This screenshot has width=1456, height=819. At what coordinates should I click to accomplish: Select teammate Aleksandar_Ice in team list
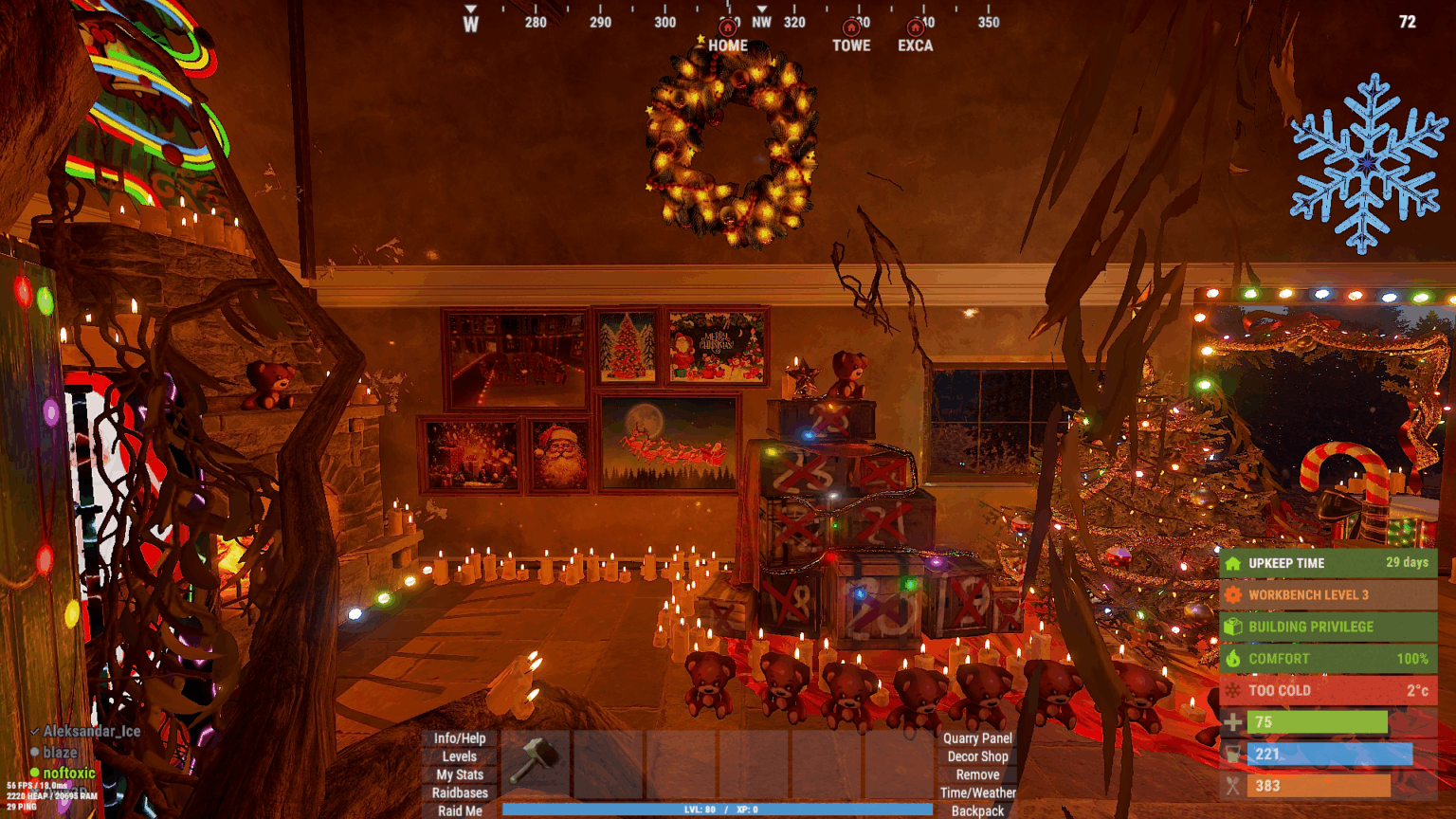click(91, 731)
